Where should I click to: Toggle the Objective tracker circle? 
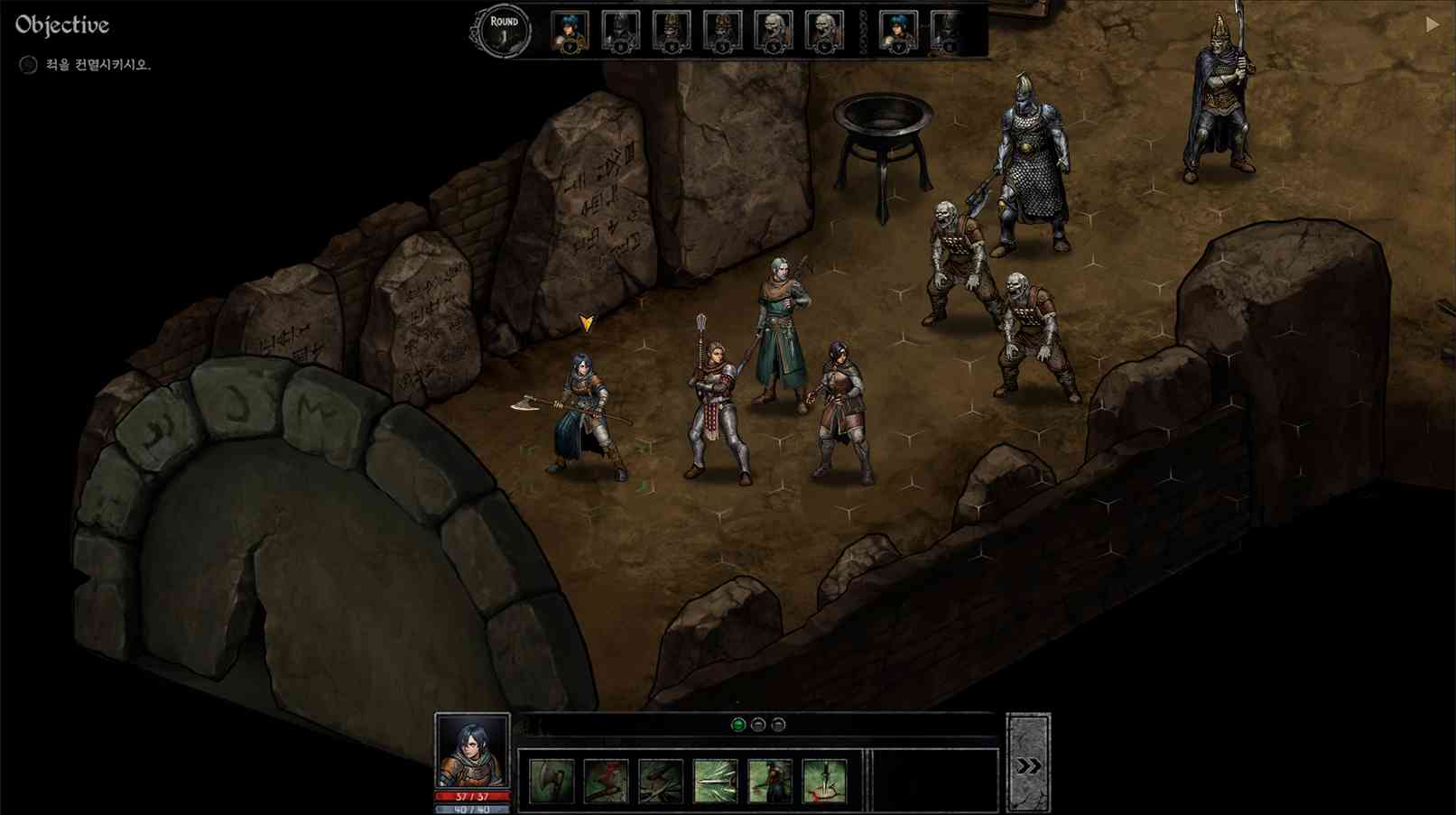[x=28, y=65]
